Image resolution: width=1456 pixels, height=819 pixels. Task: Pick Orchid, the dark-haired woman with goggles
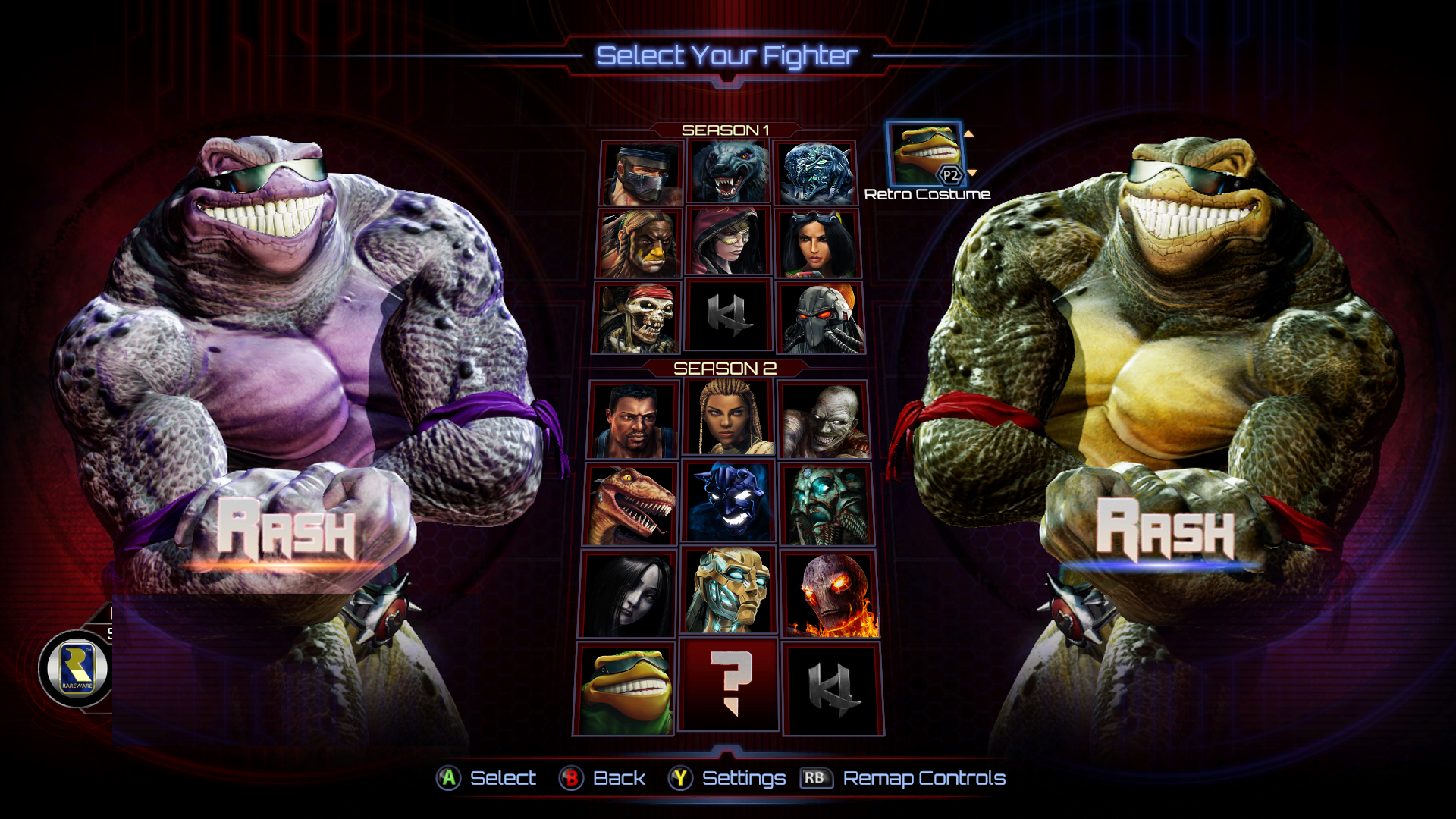[817, 243]
